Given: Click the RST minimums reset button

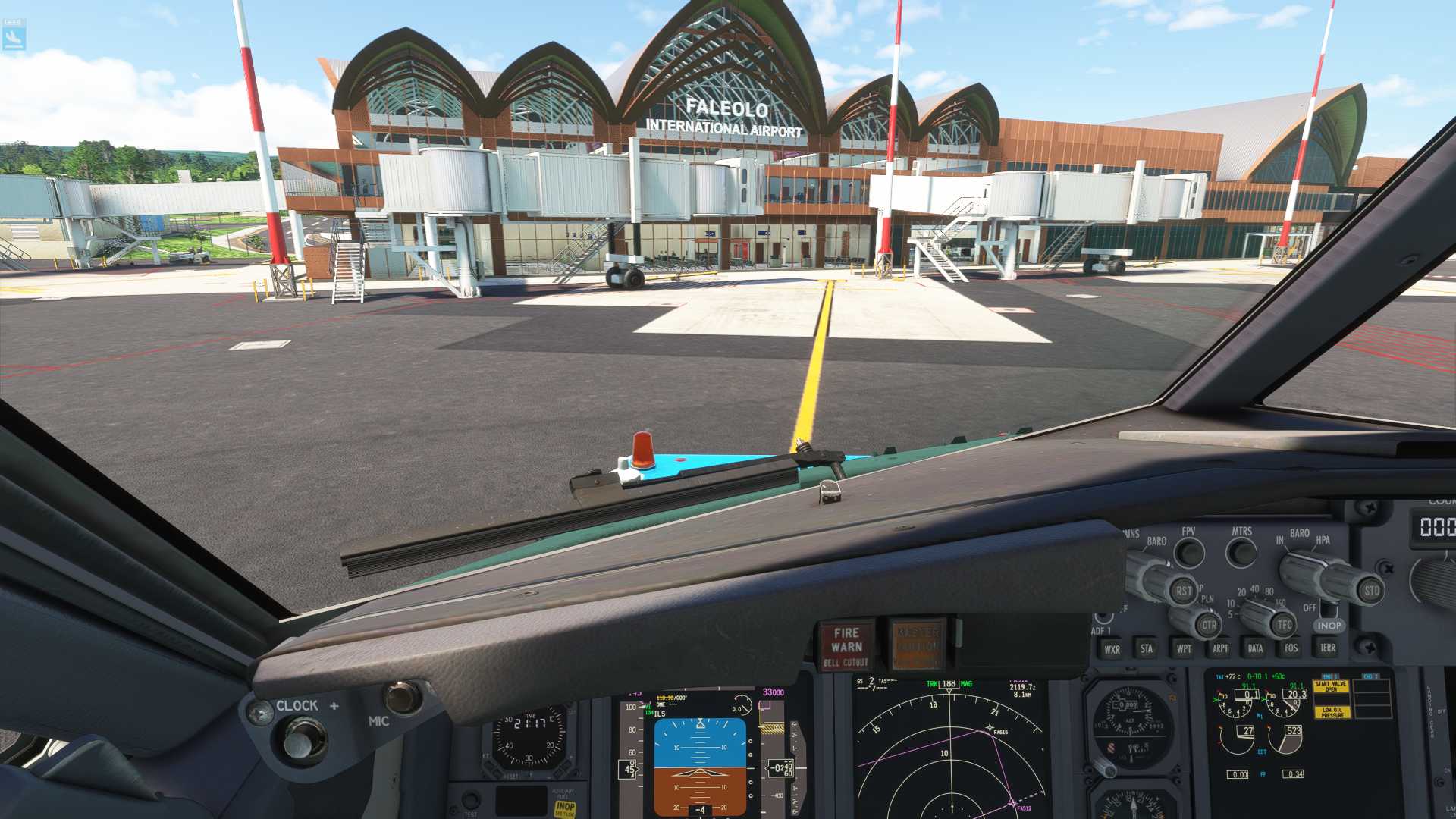Looking at the screenshot, I should pyautogui.click(x=1183, y=591).
